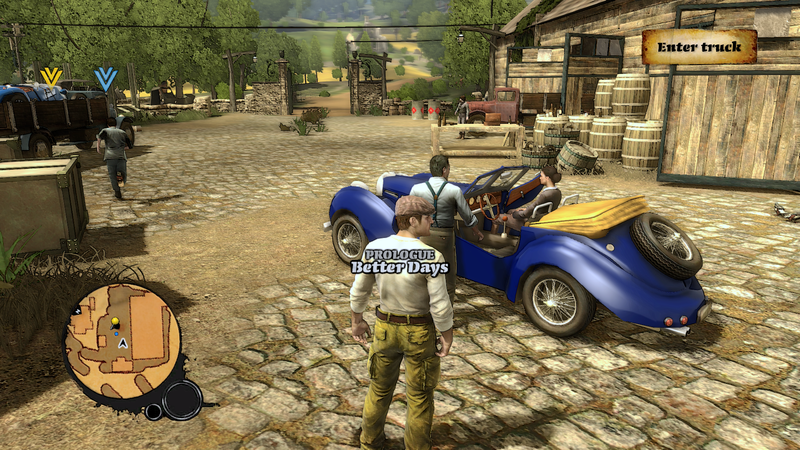Click the large empty dial beside minimap
800x450 pixels.
(182, 400)
